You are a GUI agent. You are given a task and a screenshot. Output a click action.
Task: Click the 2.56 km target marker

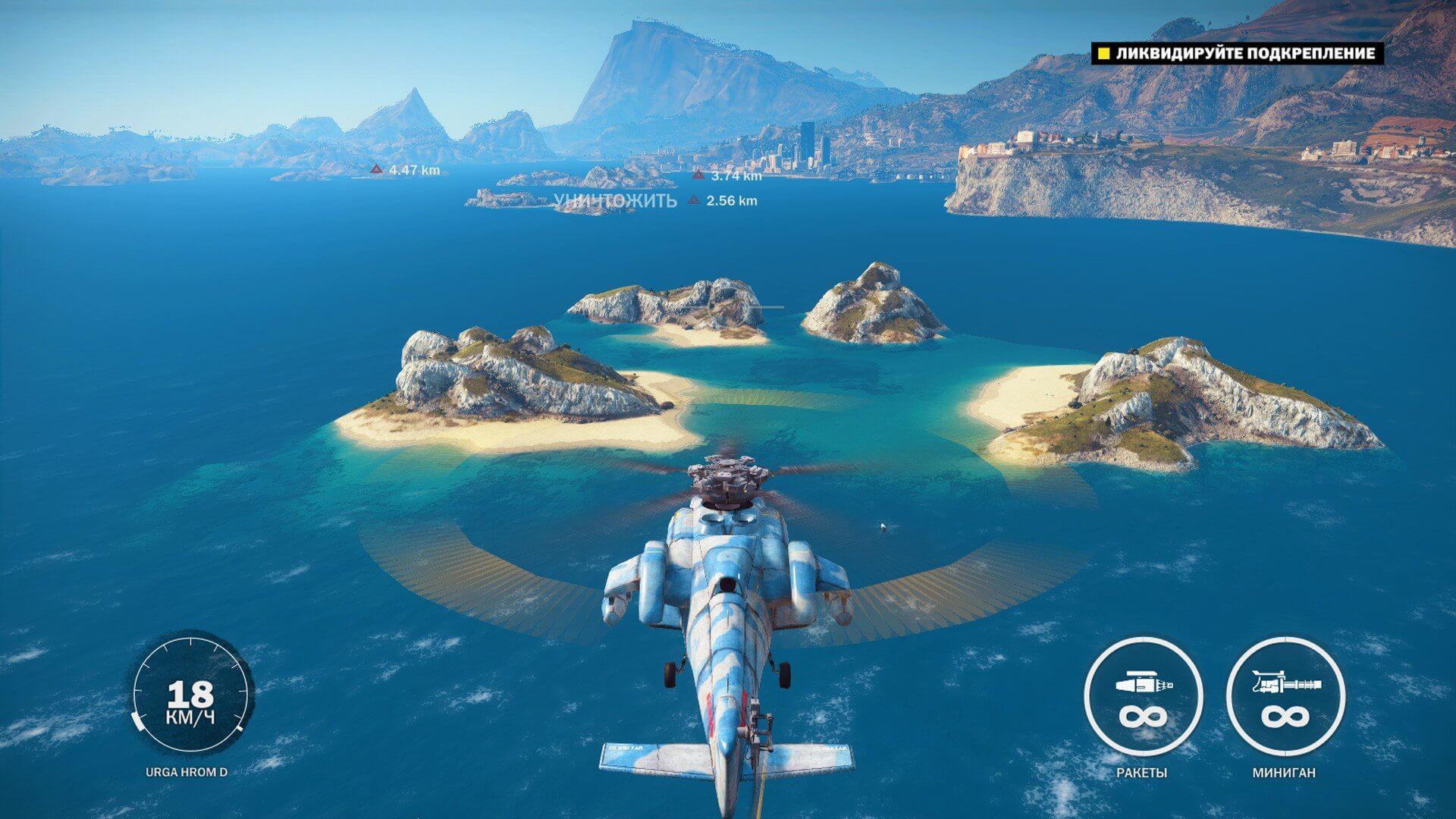[x=694, y=201]
